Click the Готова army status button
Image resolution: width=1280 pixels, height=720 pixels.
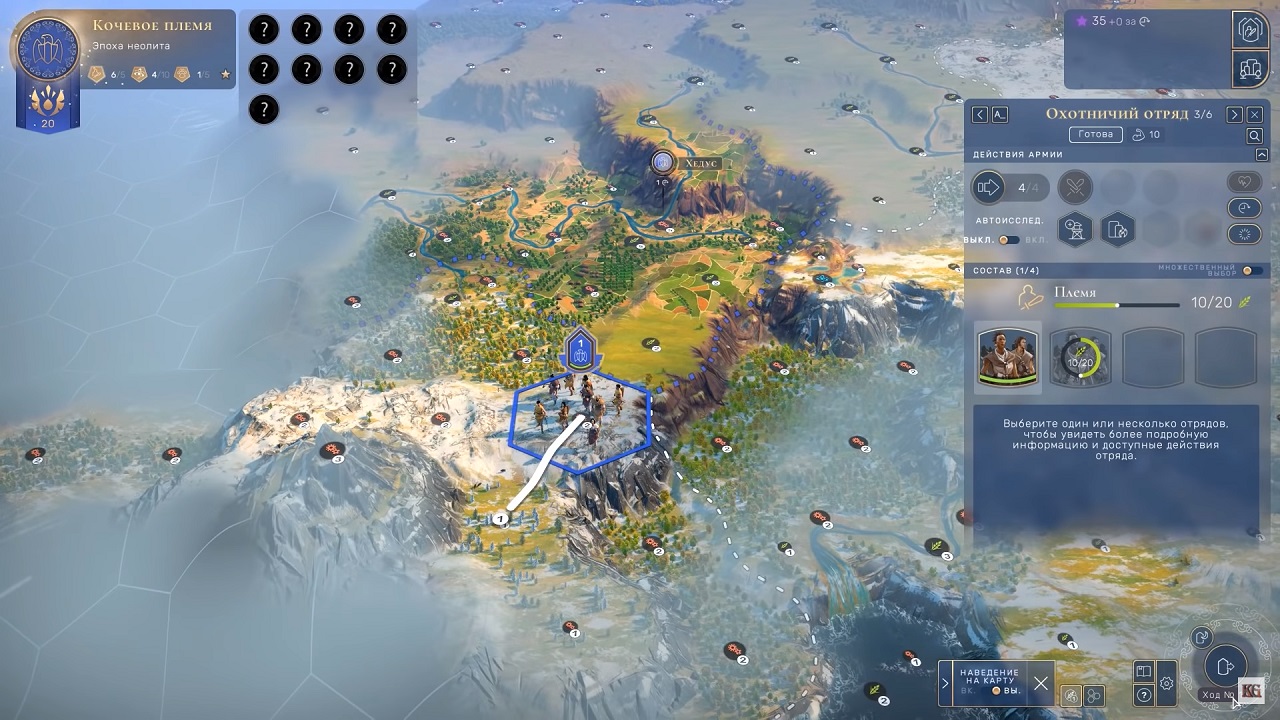point(1095,135)
